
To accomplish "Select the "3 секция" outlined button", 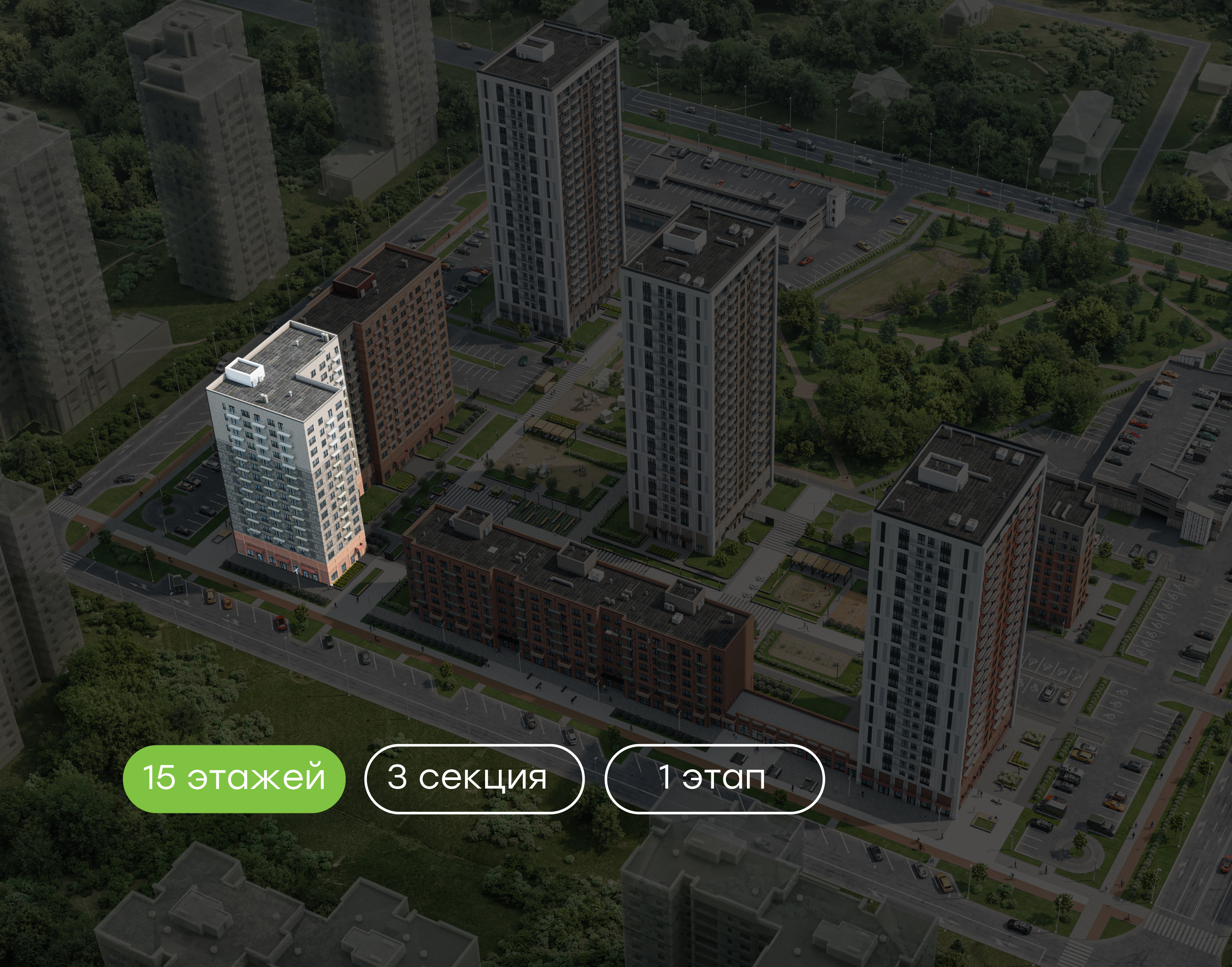I will coord(474,778).
